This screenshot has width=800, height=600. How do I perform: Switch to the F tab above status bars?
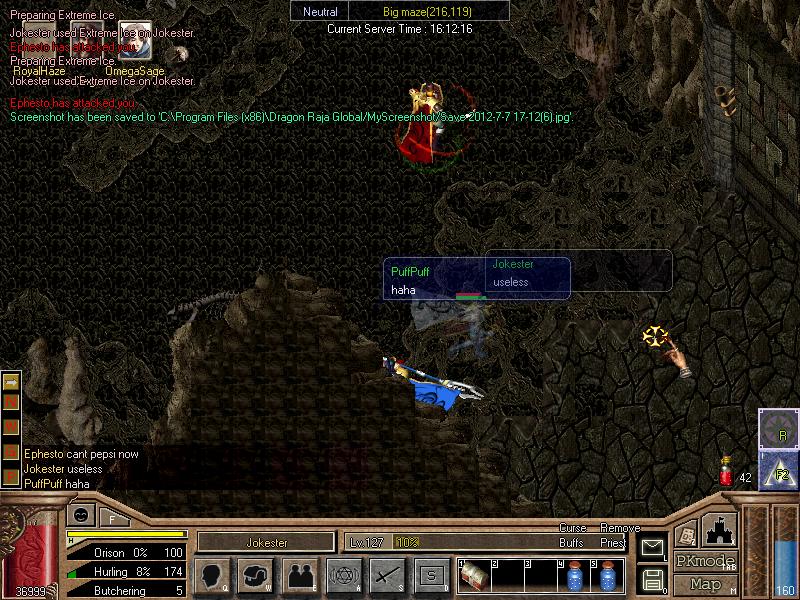[113, 518]
